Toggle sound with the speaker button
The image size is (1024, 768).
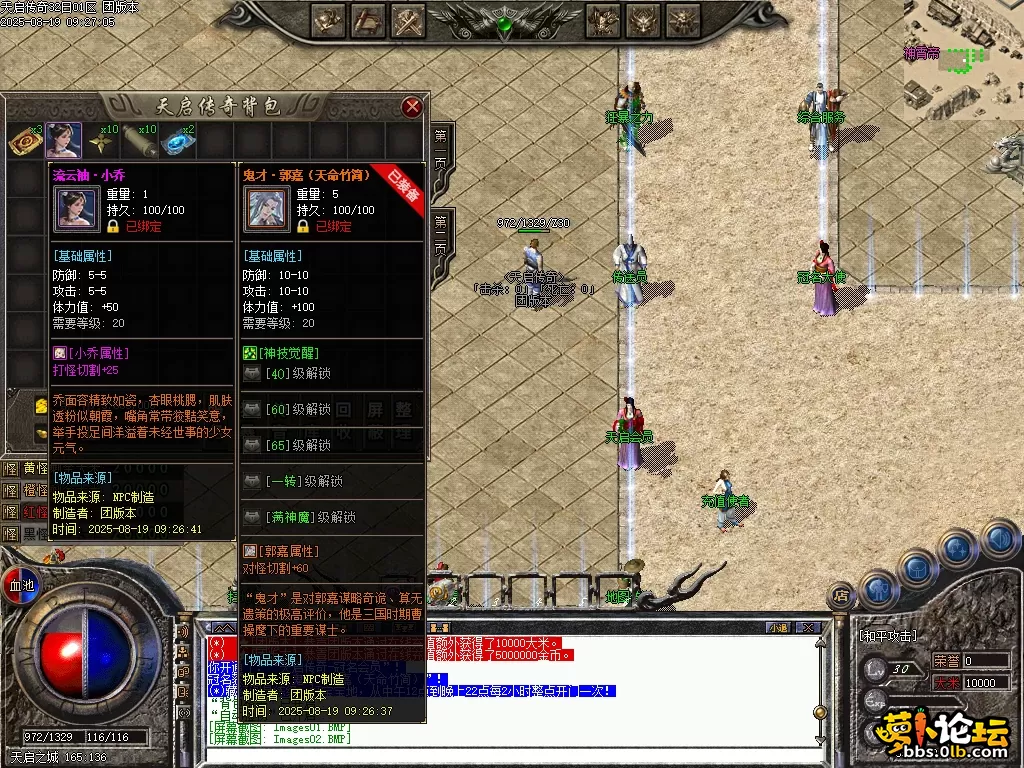tap(999, 537)
